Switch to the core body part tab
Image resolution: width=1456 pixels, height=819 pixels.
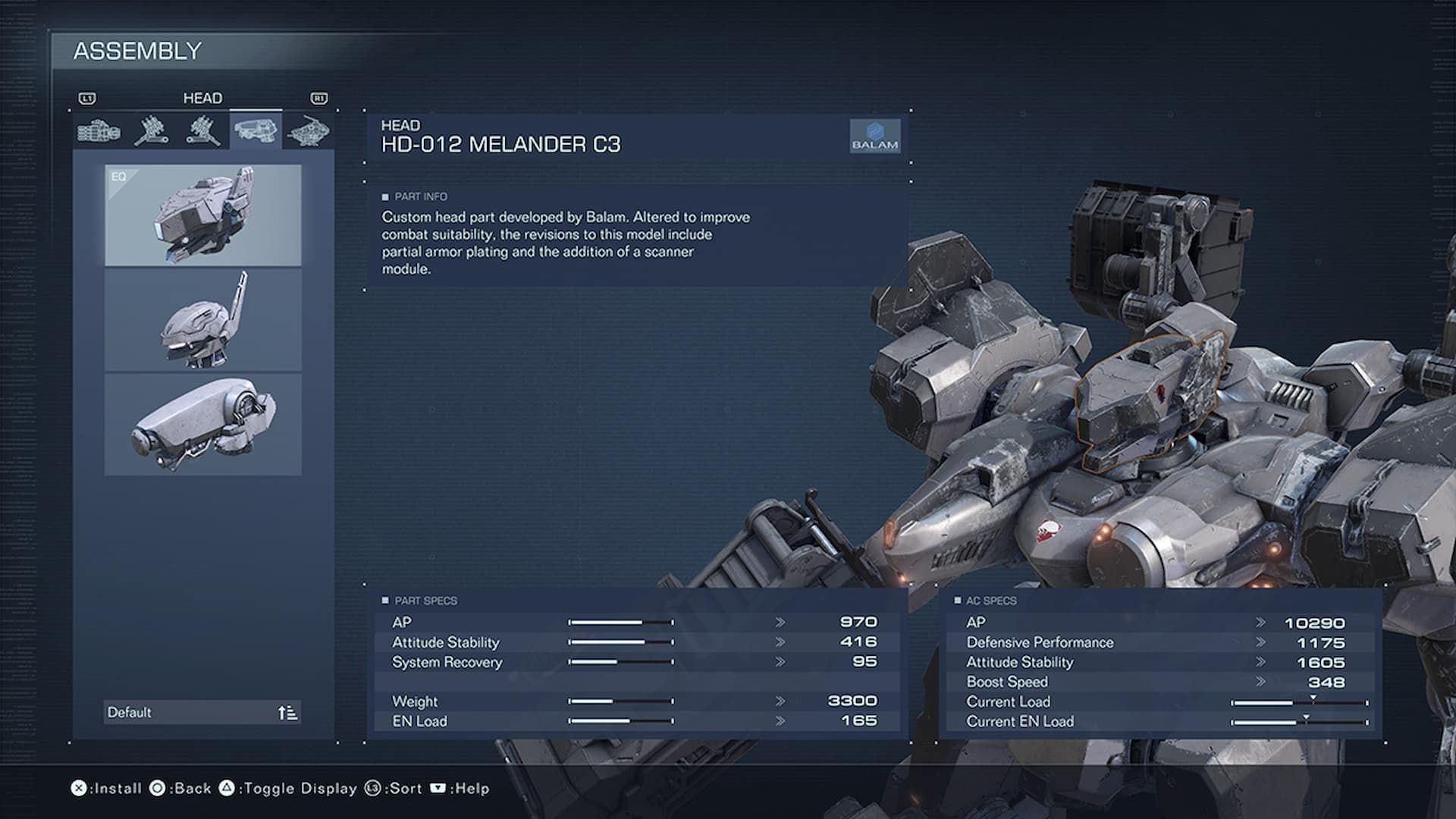308,131
